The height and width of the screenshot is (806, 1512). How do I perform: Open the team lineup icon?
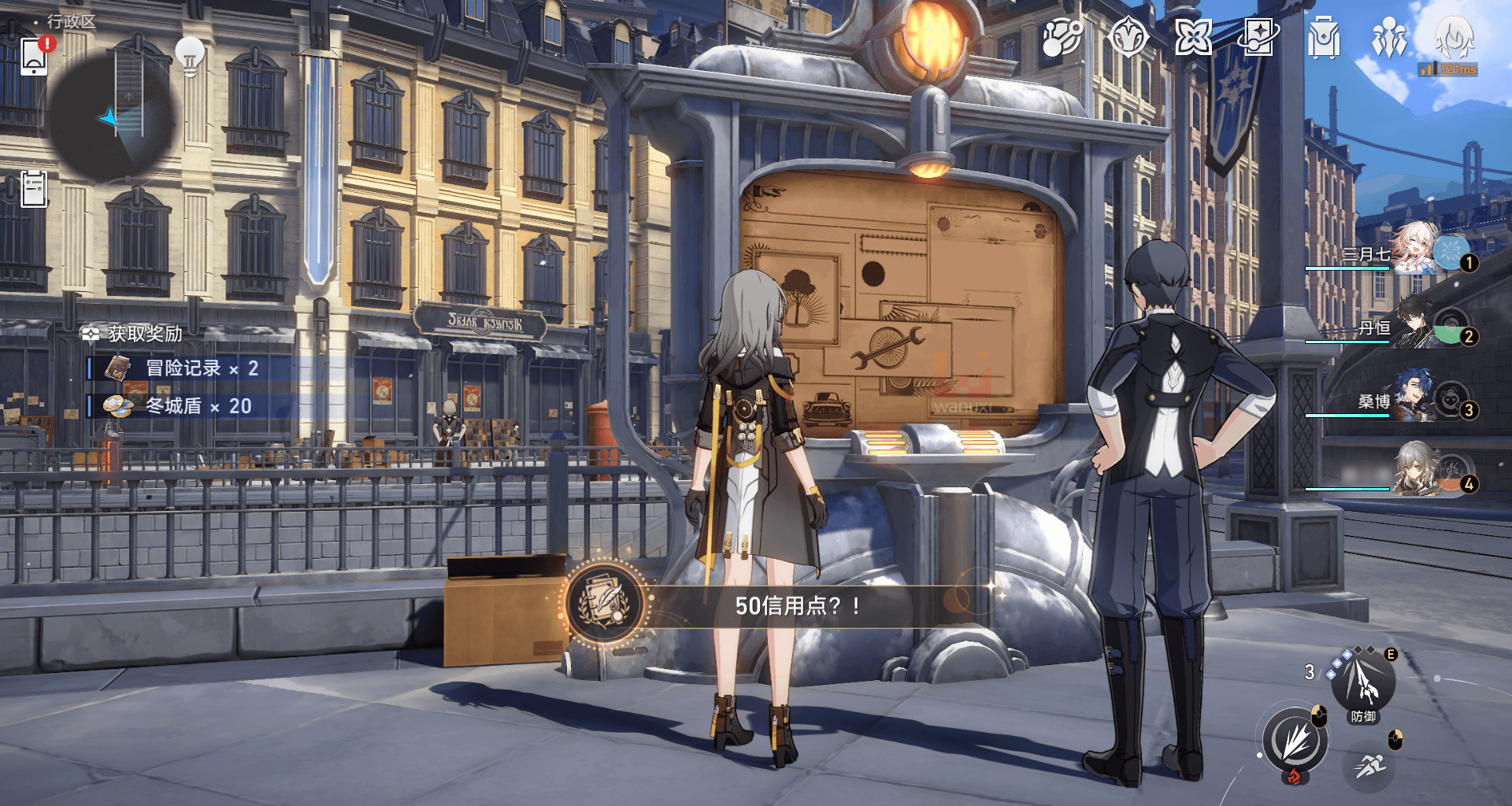pos(1389,38)
